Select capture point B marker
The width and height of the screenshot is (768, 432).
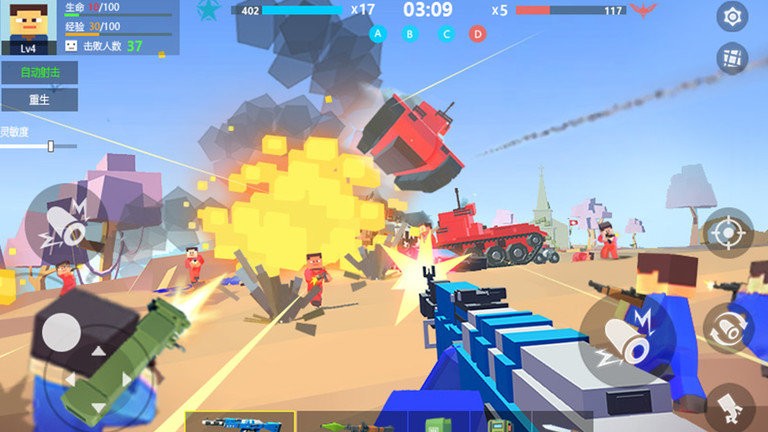[x=410, y=34]
